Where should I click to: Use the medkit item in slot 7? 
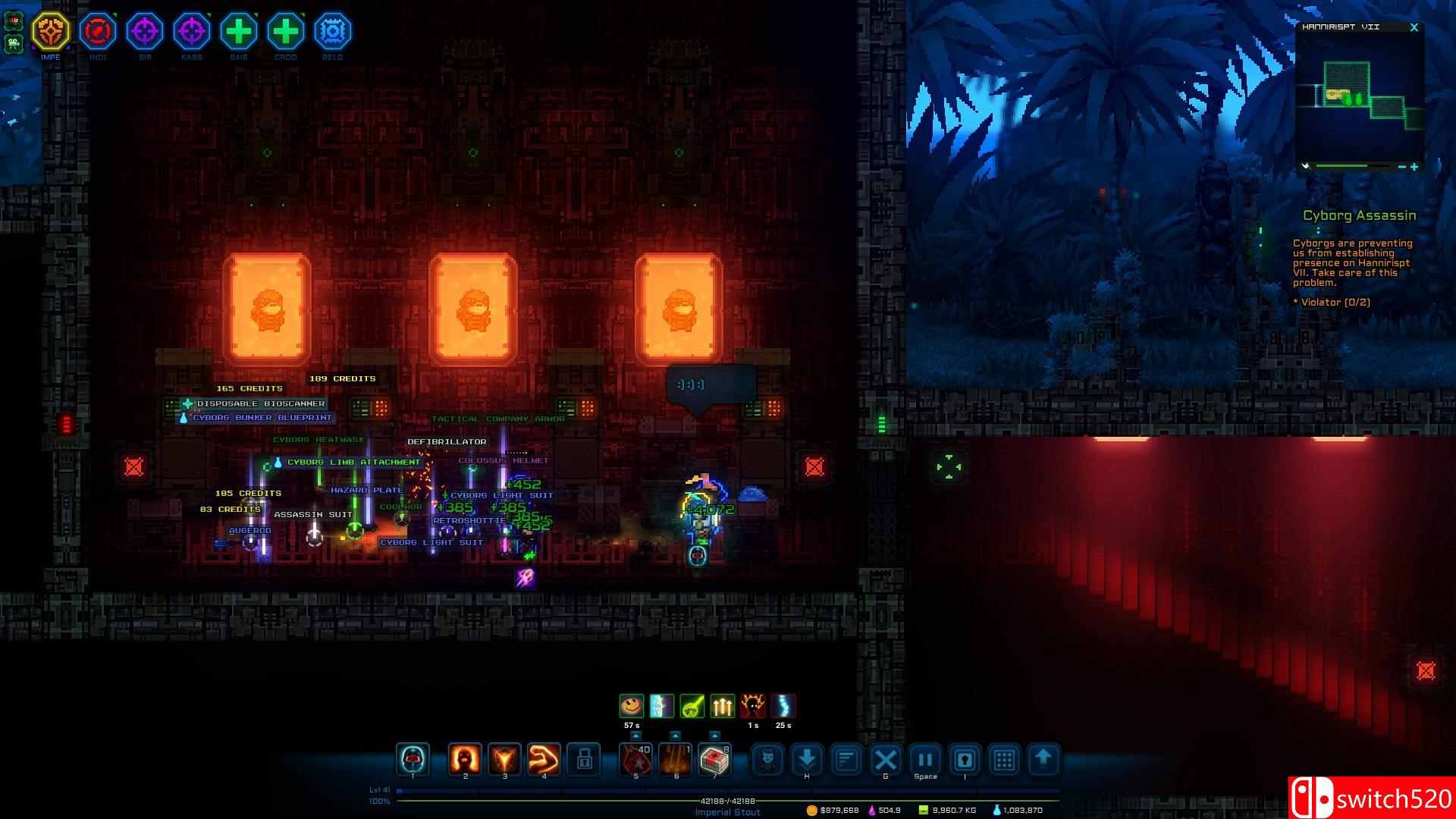(x=714, y=759)
